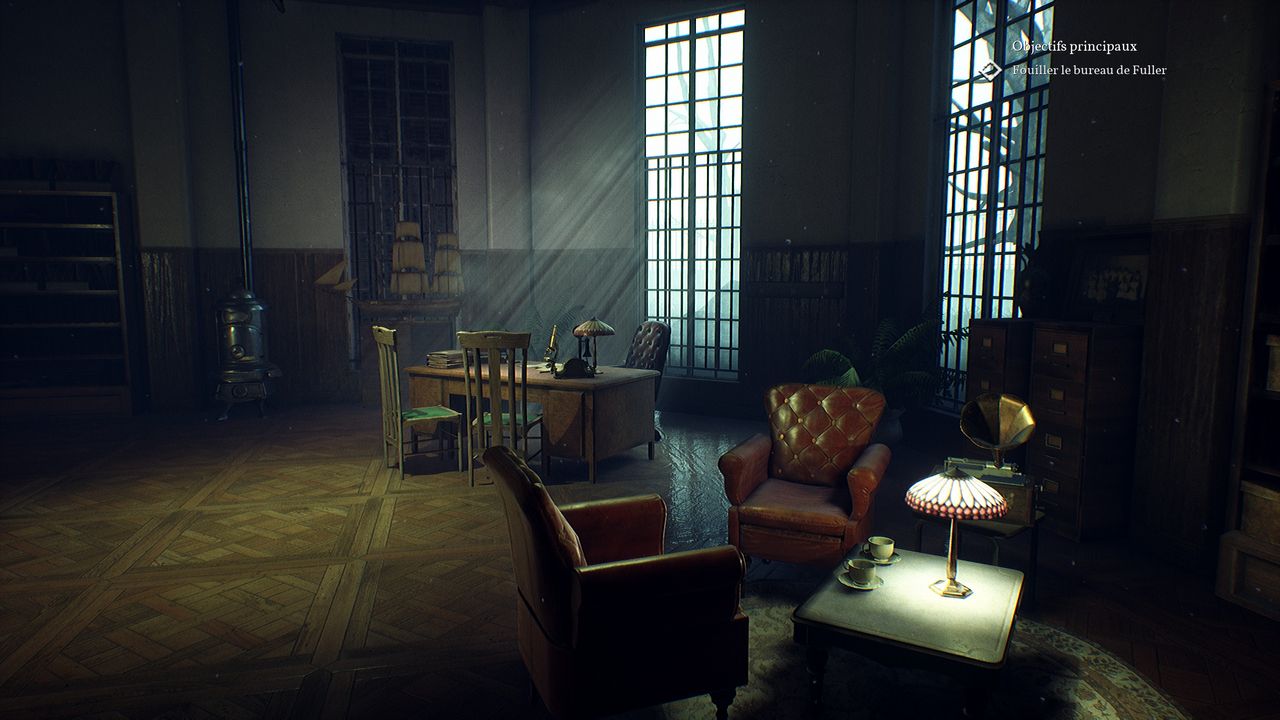The height and width of the screenshot is (720, 1280).
Task: Select the 'Fouiller le bureau de Fuller' objective
Action: pyautogui.click(x=1089, y=70)
